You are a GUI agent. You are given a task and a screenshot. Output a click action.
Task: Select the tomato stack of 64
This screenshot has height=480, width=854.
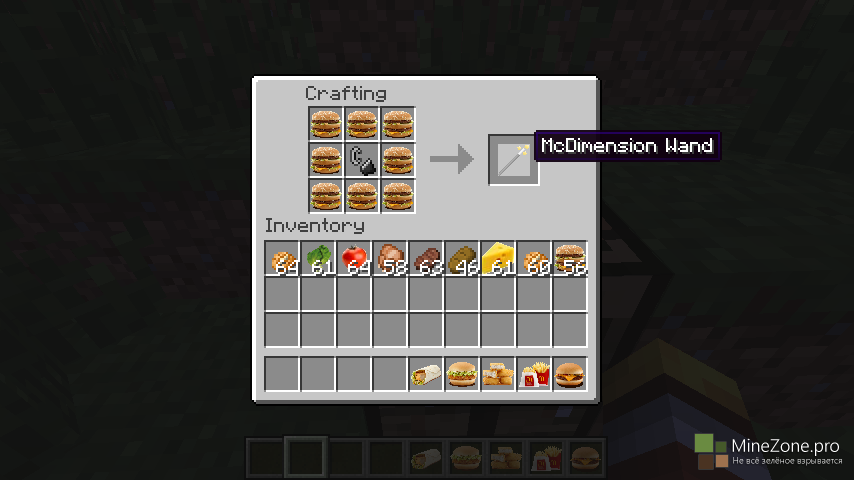tap(354, 258)
